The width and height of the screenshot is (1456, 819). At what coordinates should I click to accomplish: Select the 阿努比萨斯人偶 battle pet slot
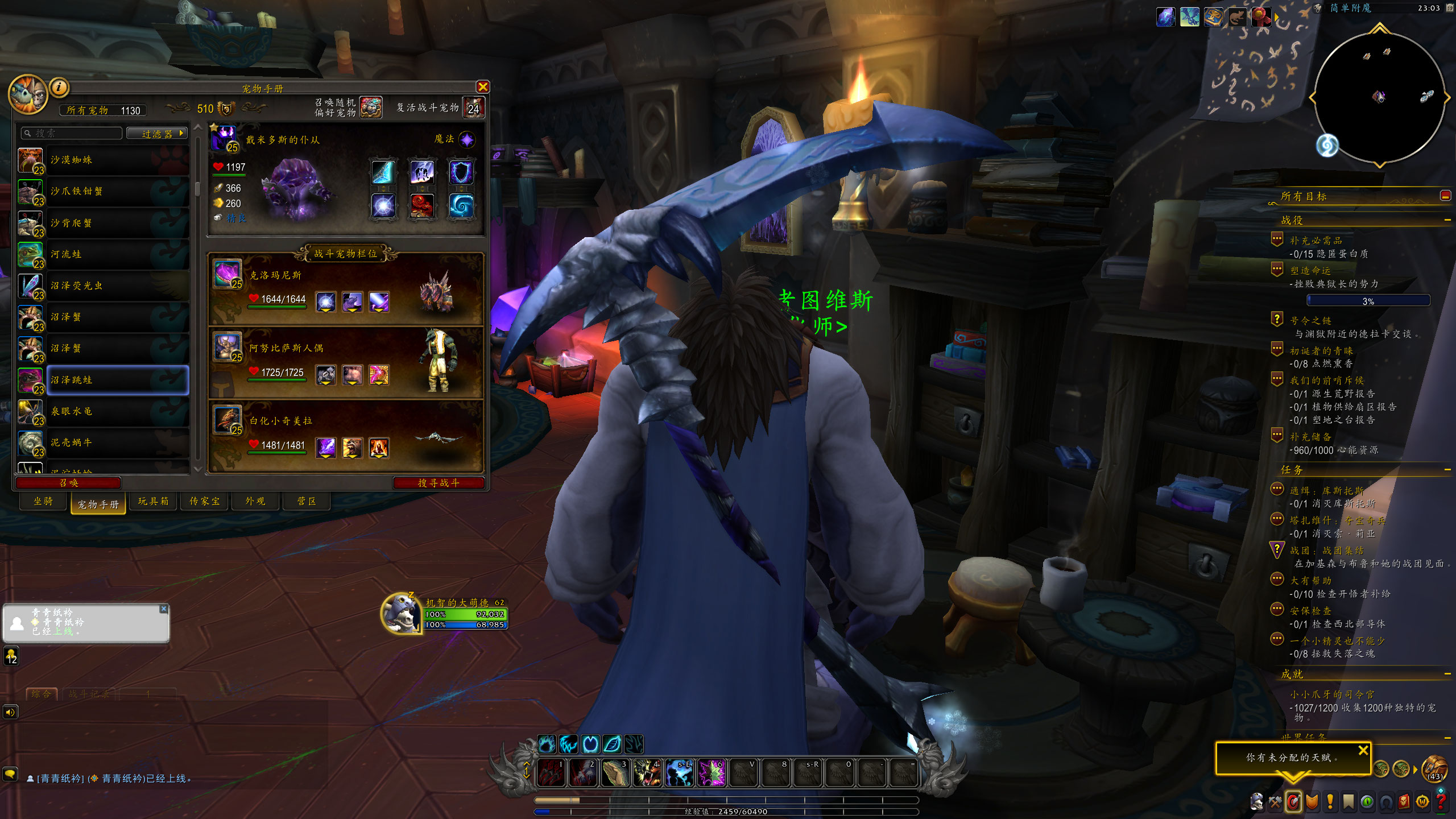346,362
